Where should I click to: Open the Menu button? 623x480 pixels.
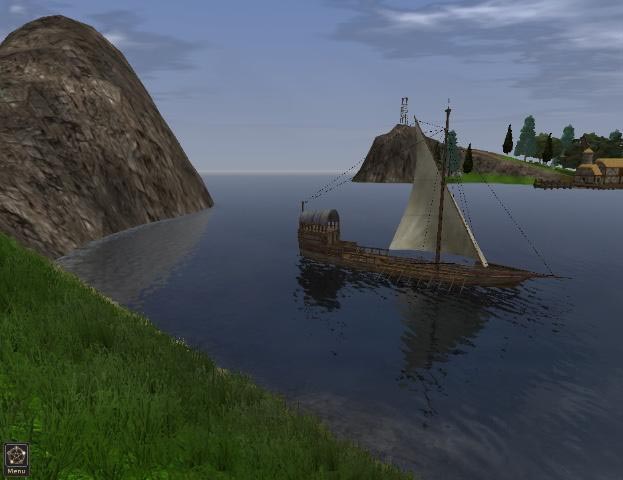16,460
